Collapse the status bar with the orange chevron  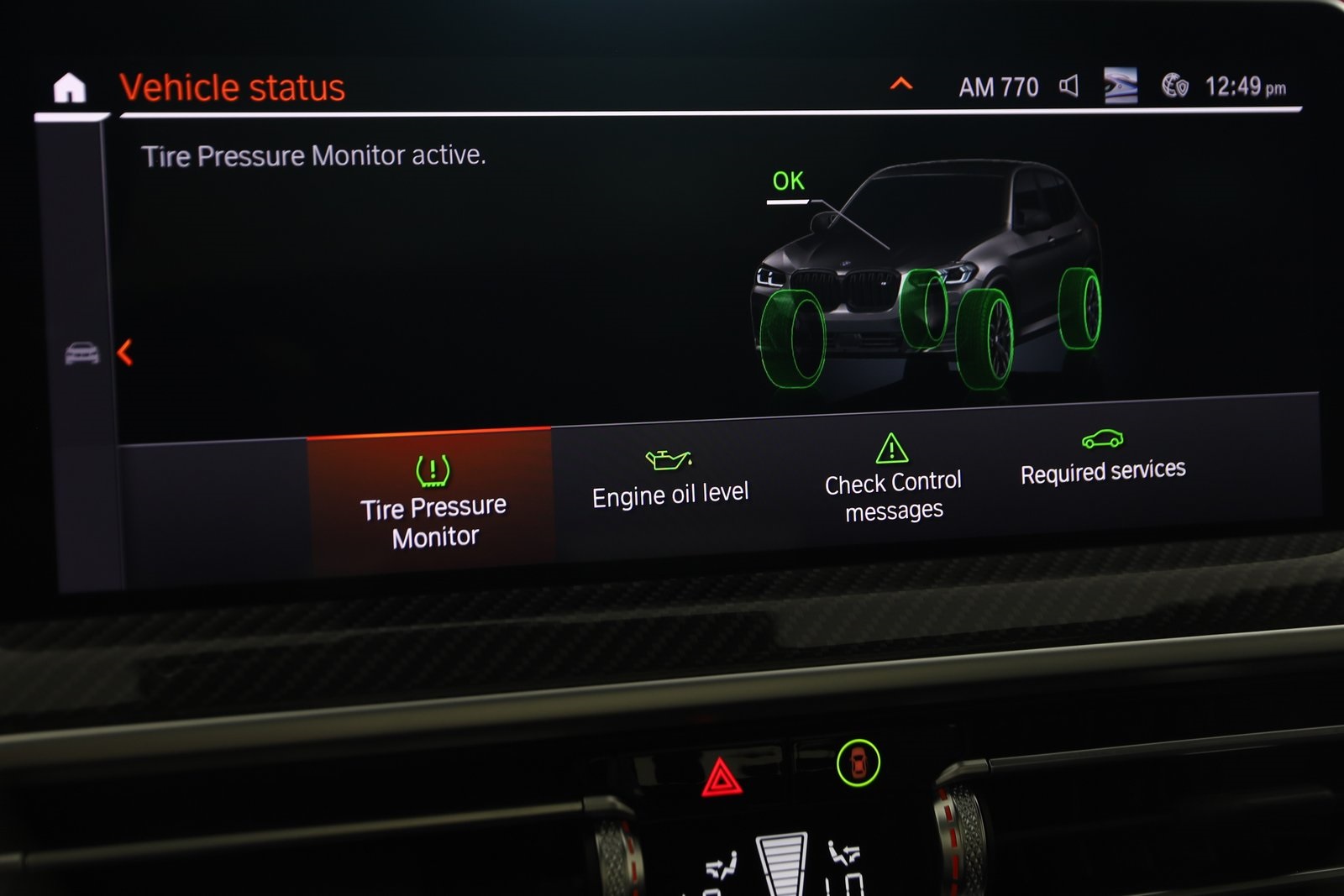(901, 84)
